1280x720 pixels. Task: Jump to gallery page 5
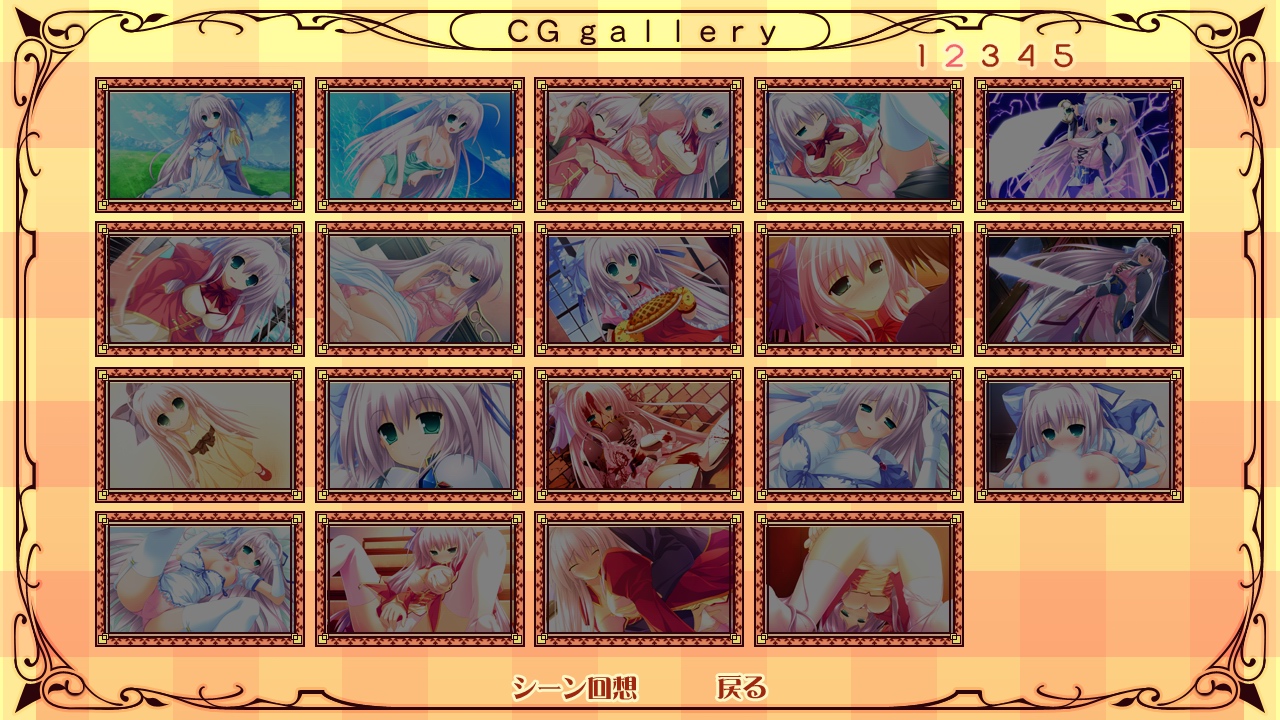1063,56
